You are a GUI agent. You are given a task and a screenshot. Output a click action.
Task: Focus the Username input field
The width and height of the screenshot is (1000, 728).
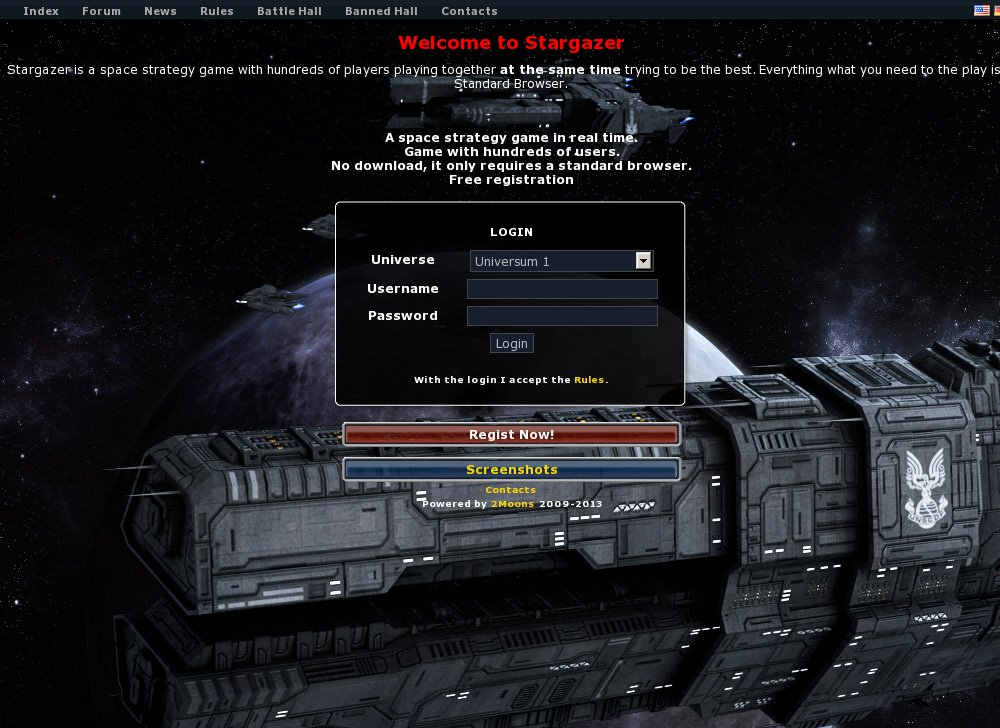[x=562, y=289]
